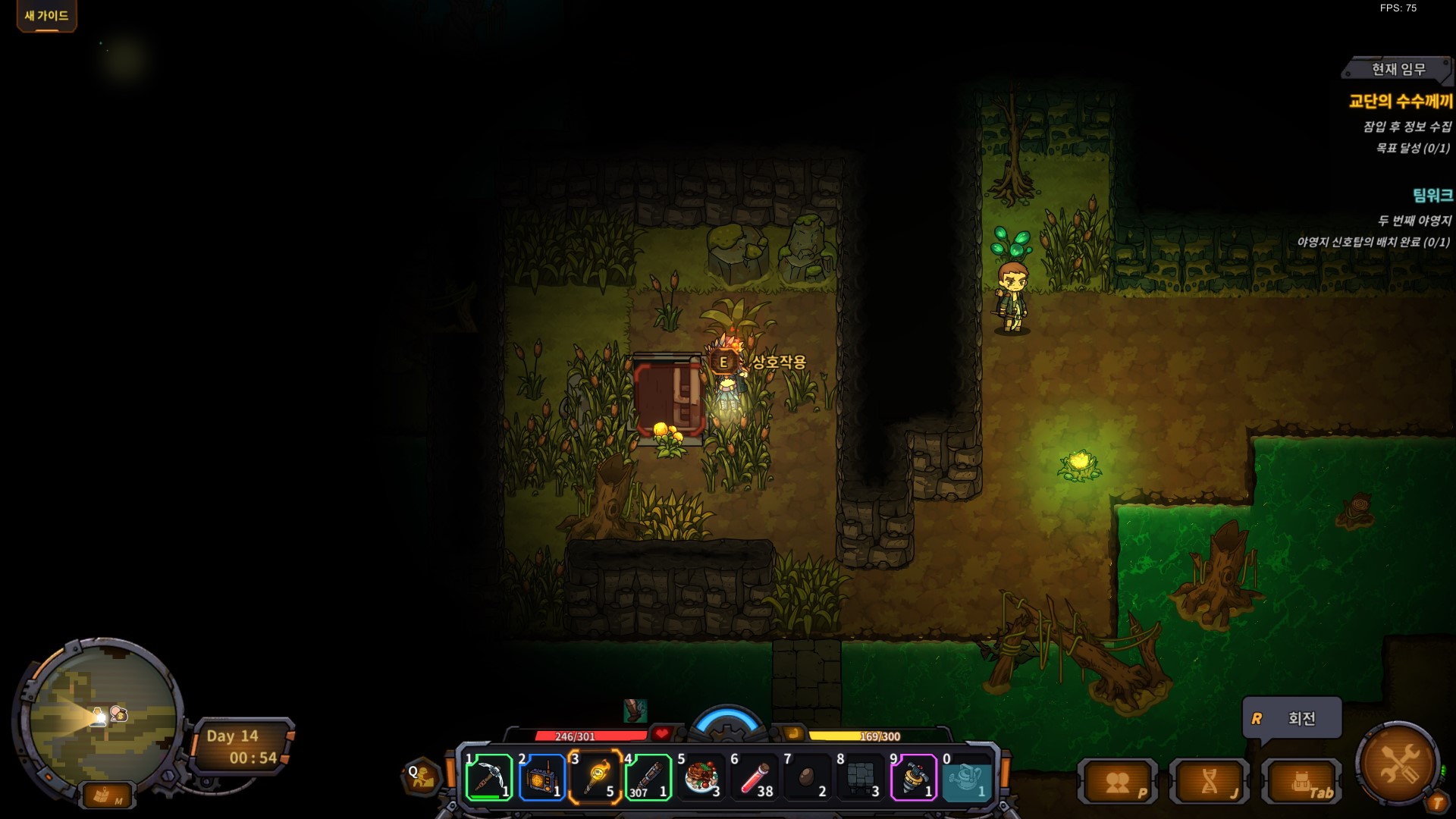Choose the watering can hotbar slot
The width and height of the screenshot is (1456, 819).
(x=966, y=778)
